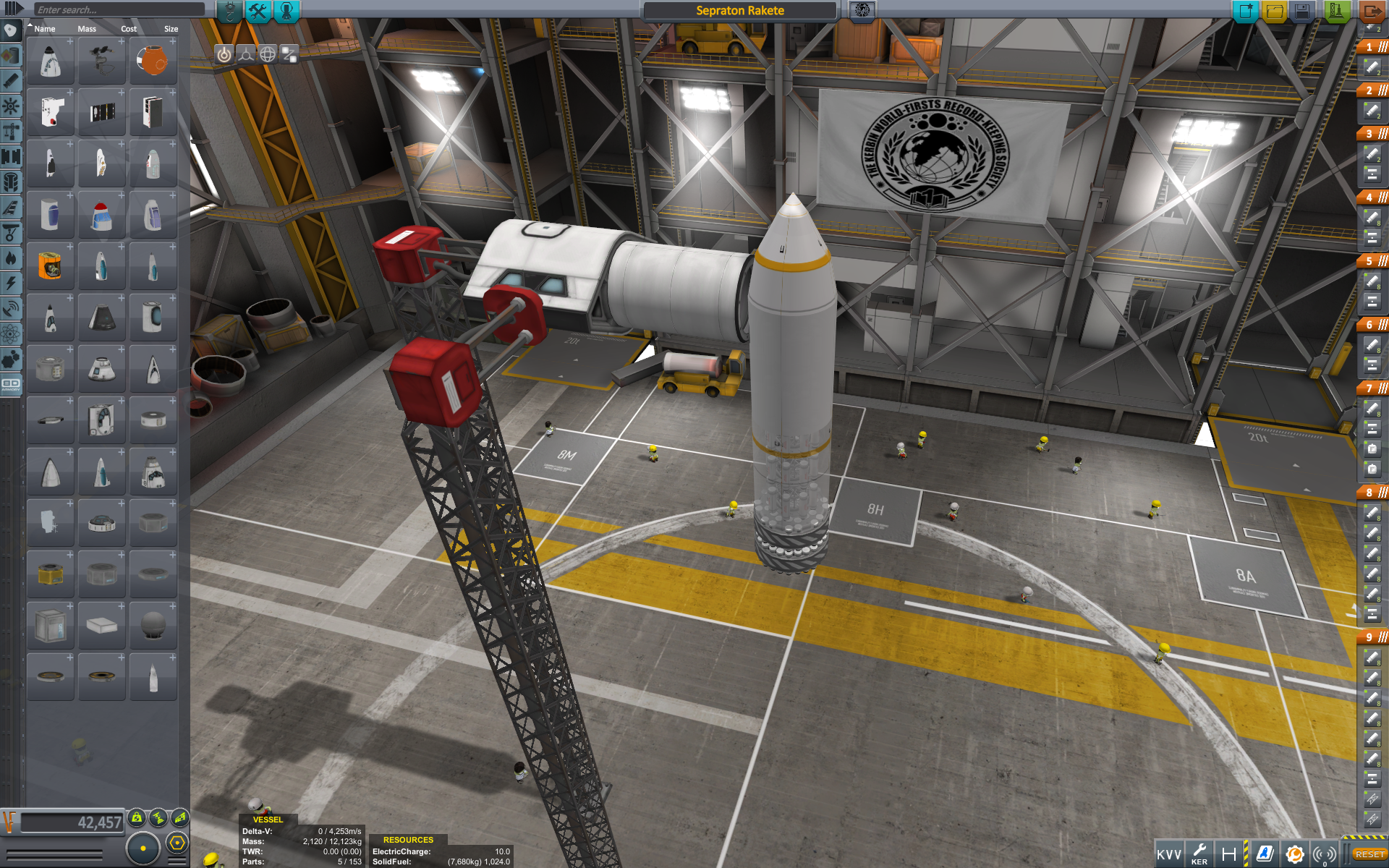Click the part search field
The height and width of the screenshot is (868, 1389).
click(x=119, y=10)
